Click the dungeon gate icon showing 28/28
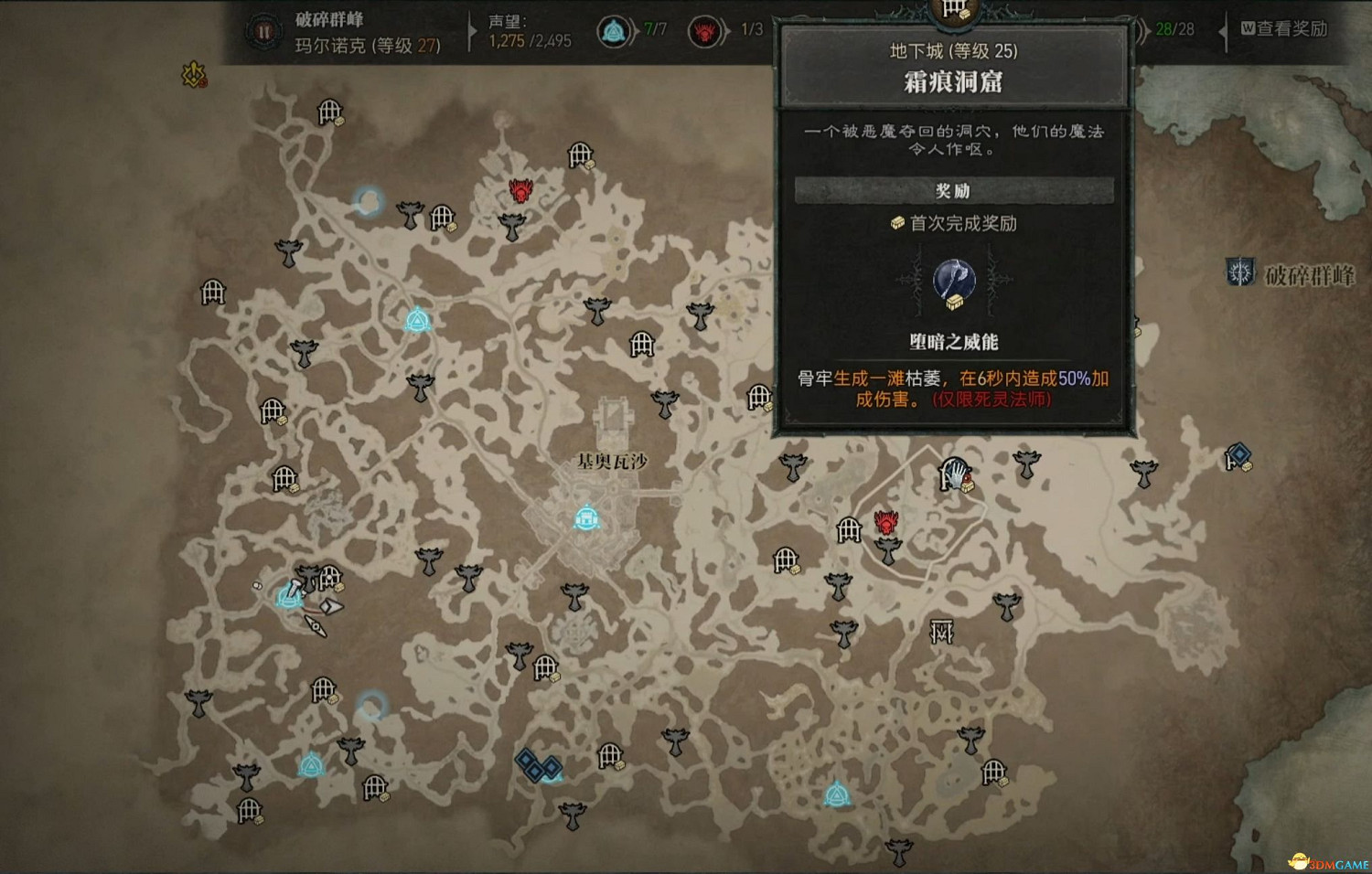 (1140, 28)
